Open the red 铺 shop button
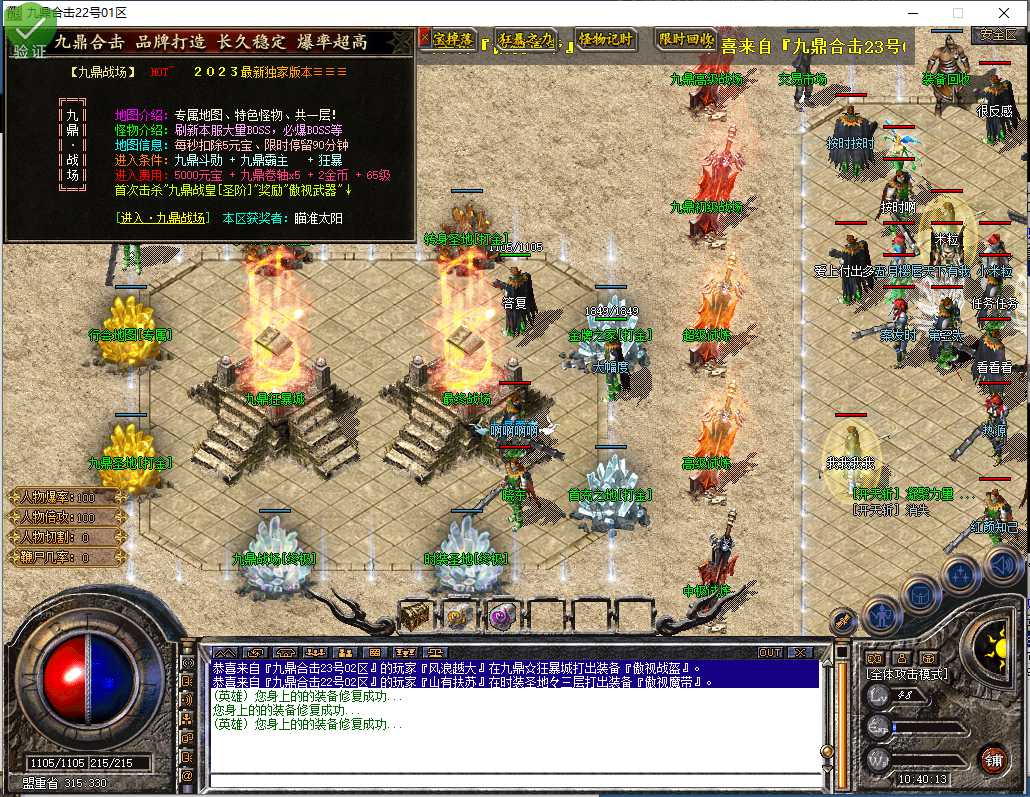Image resolution: width=1030 pixels, height=797 pixels. (993, 758)
